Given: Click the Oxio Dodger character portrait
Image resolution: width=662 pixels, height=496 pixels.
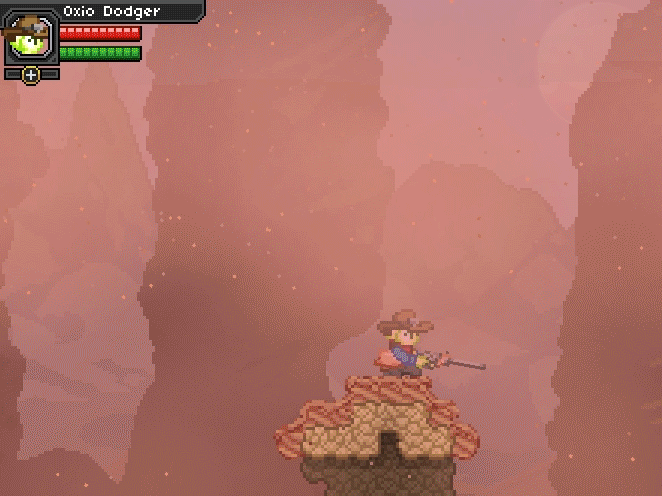Looking at the screenshot, I should 29,37.
